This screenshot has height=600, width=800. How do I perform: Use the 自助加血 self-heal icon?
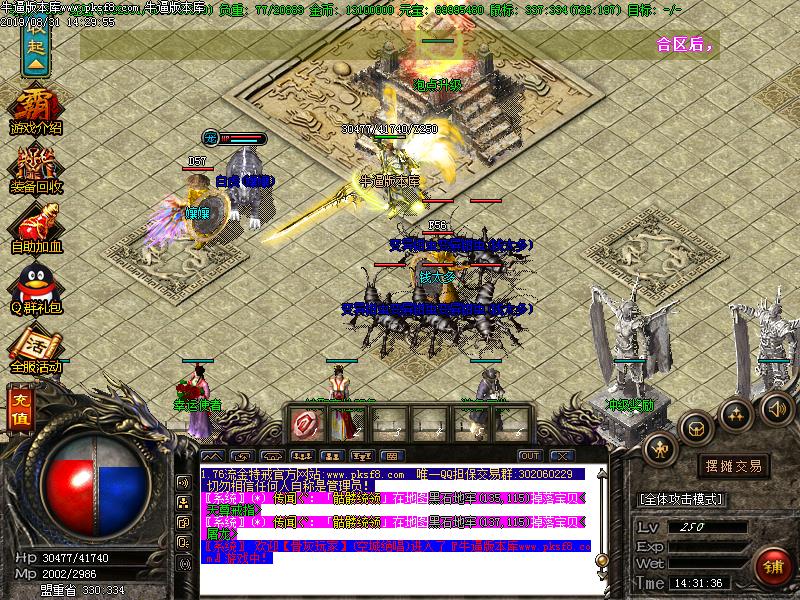pos(36,229)
